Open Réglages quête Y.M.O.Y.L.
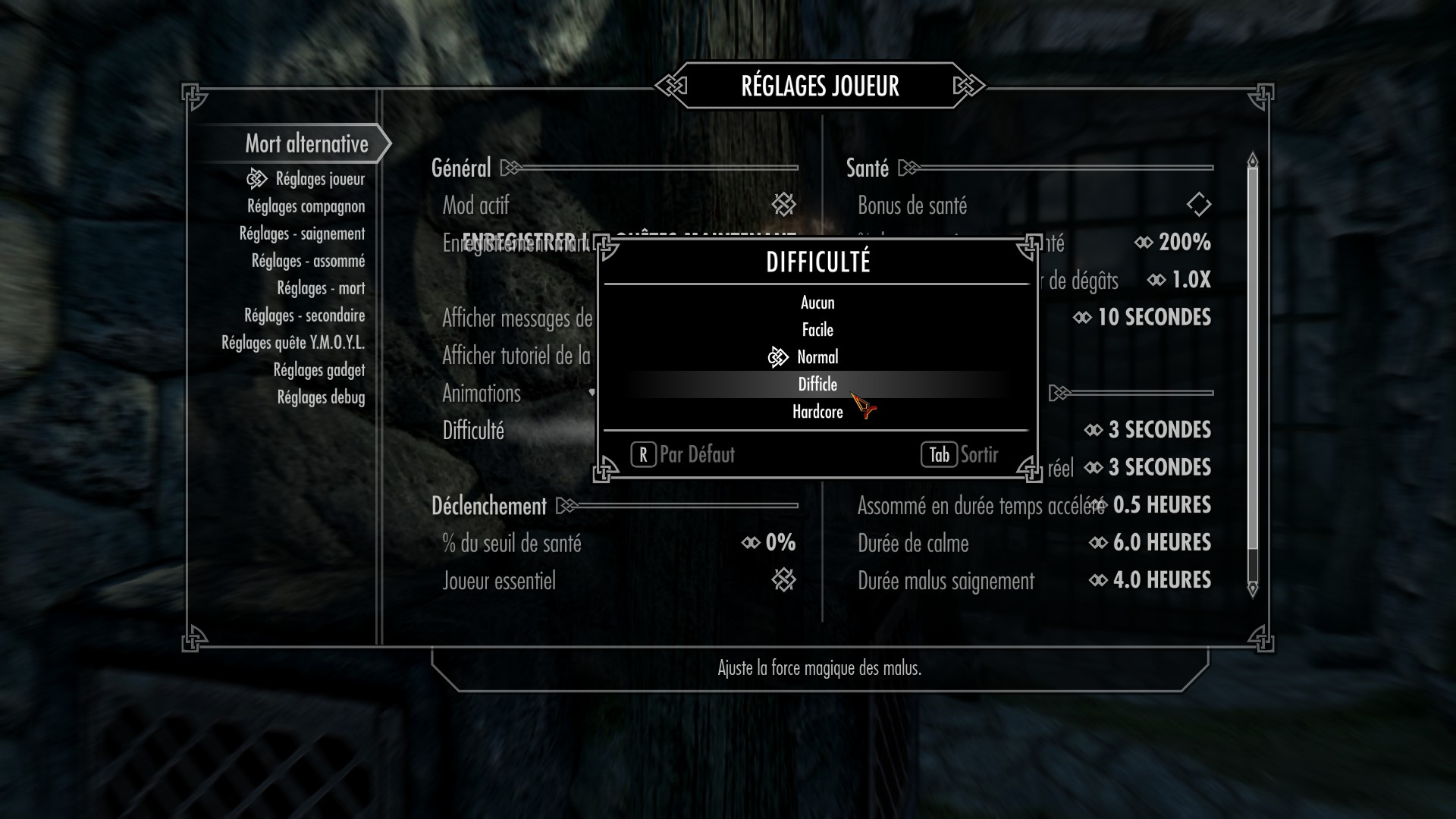1456x819 pixels. (293, 343)
